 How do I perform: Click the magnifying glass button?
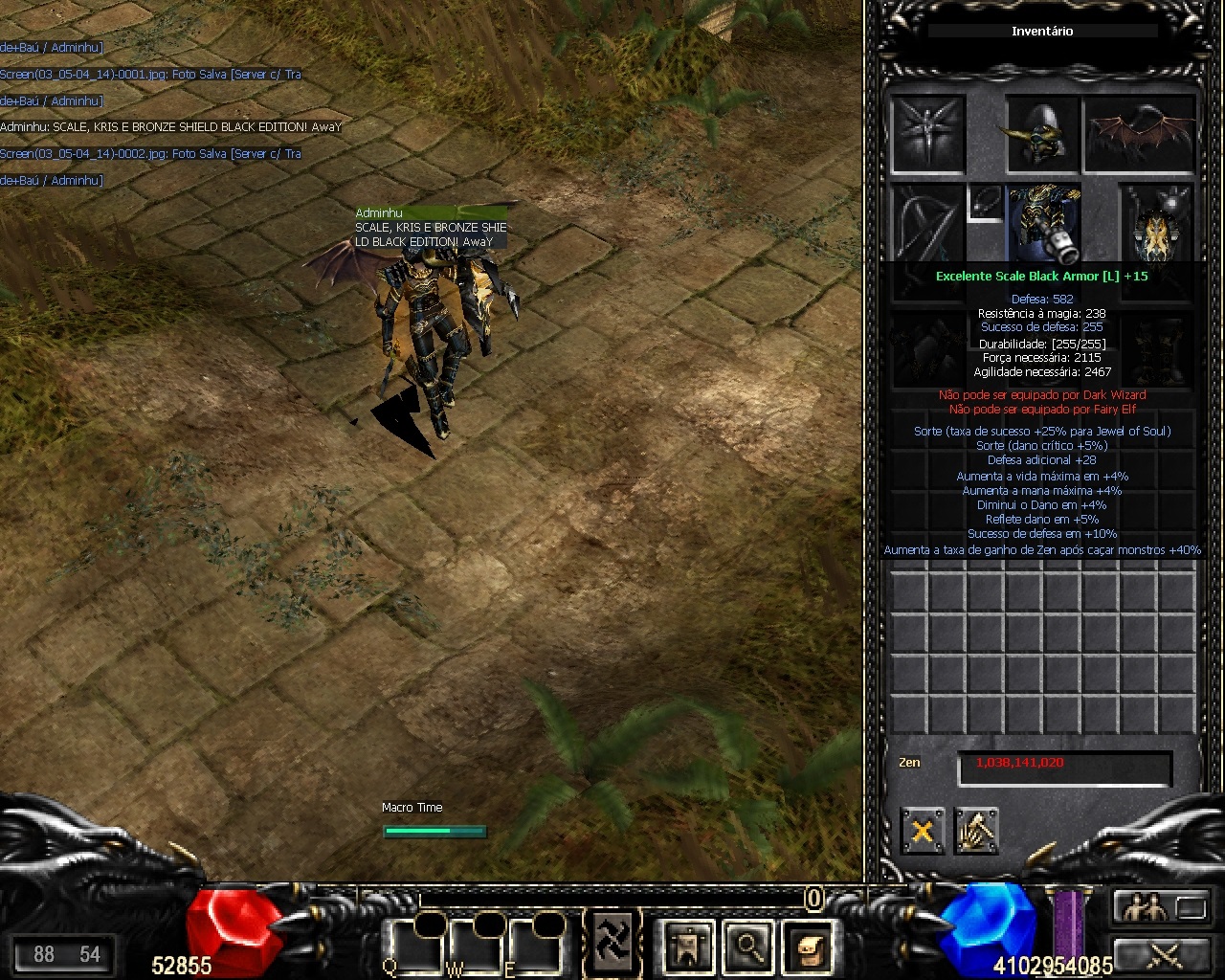pyautogui.click(x=747, y=947)
